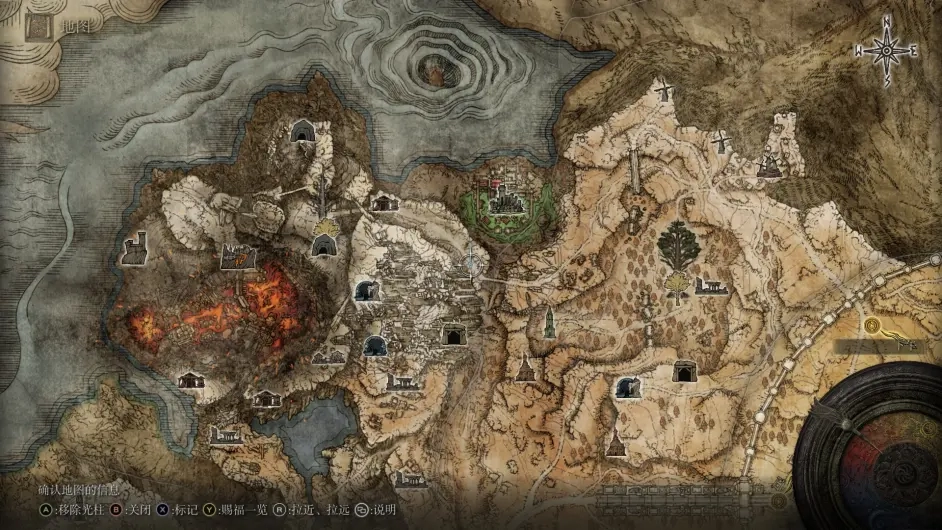This screenshot has height=530, width=942.
Task: Select the tunnel marker atop the volcano mountain
Action: (301, 129)
